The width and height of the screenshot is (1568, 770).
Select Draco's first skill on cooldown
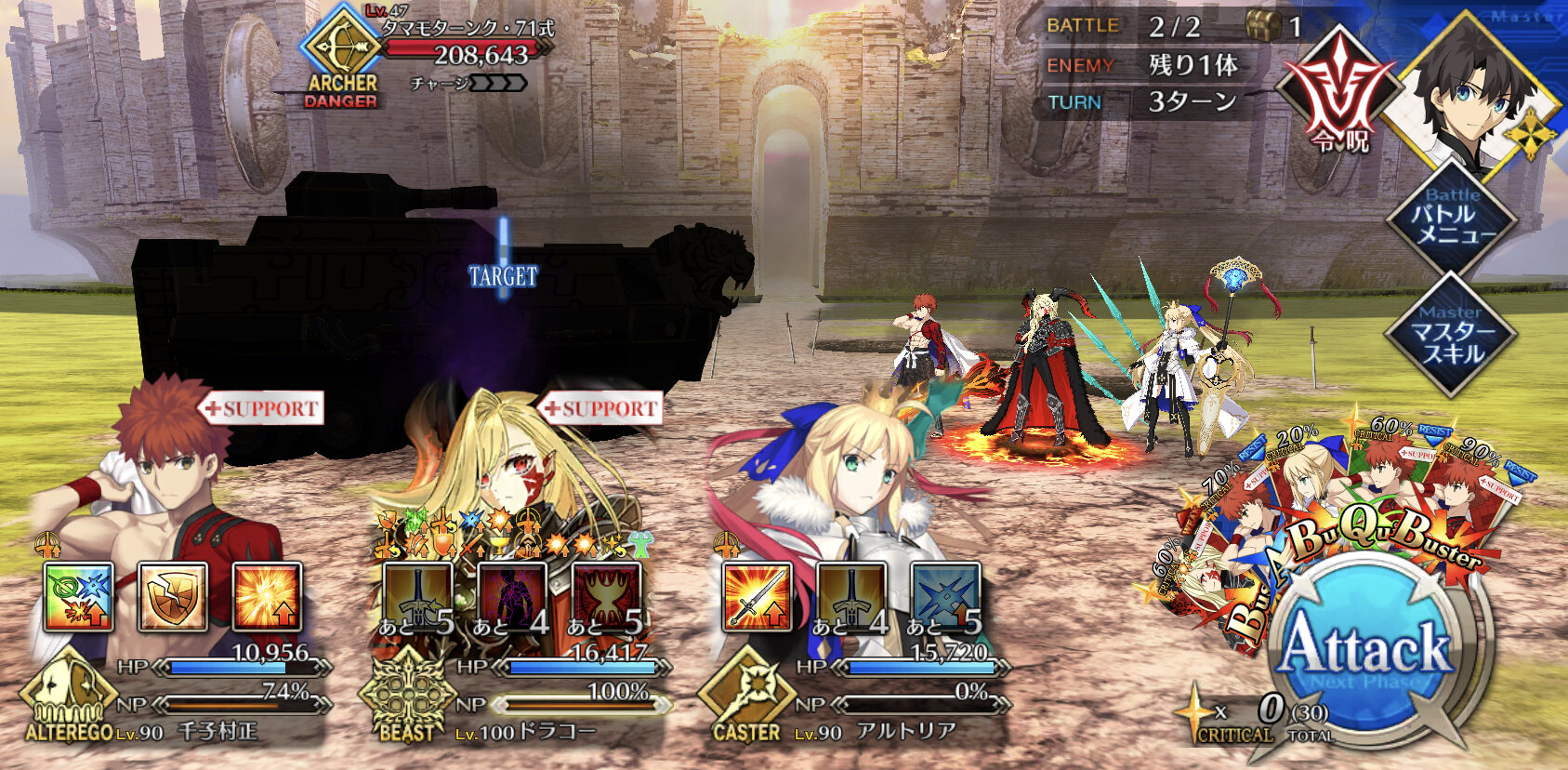tap(418, 596)
